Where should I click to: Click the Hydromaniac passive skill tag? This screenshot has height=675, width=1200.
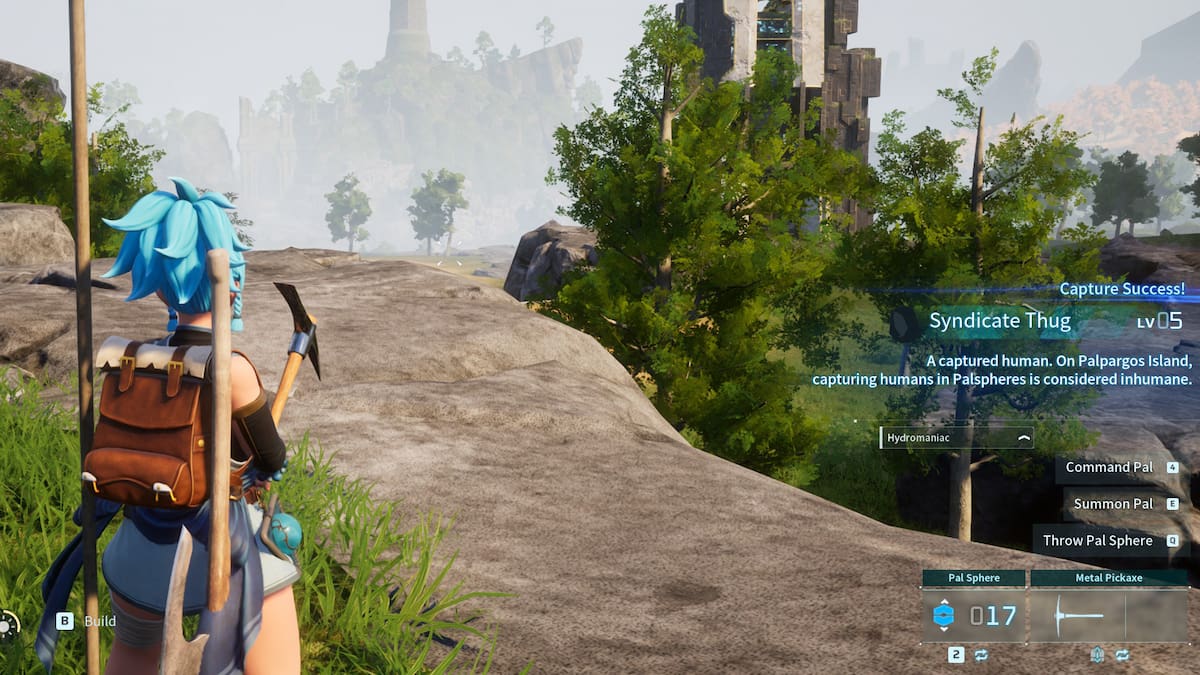click(x=955, y=438)
